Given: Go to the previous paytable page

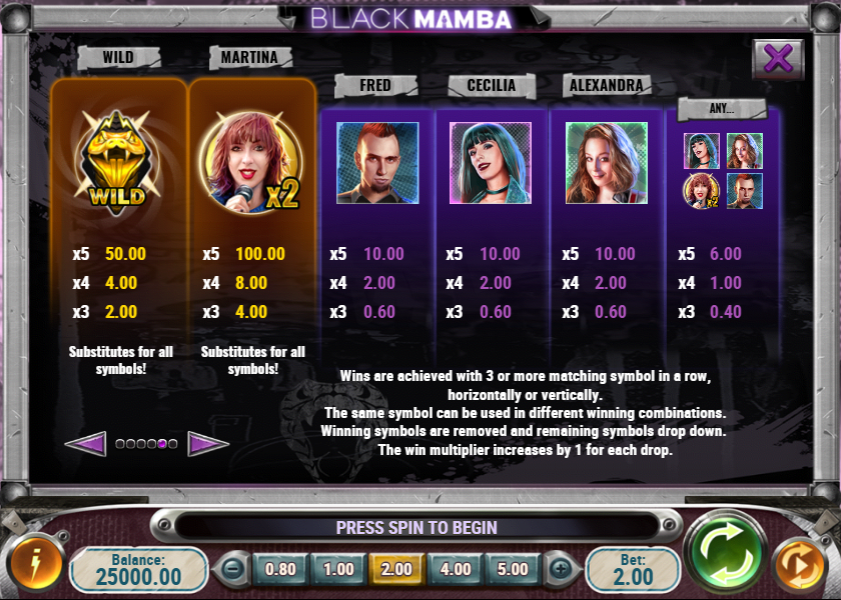Looking at the screenshot, I should 86,443.
